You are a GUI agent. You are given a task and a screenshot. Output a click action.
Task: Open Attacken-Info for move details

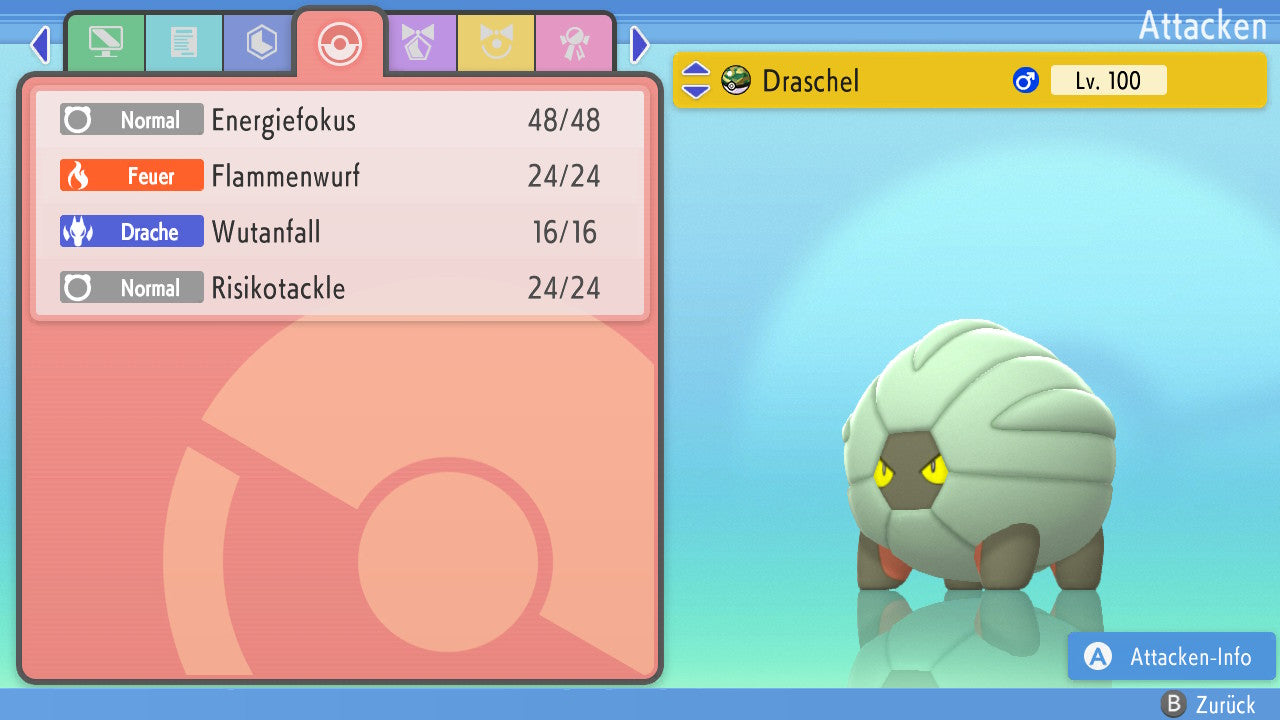(x=1172, y=657)
